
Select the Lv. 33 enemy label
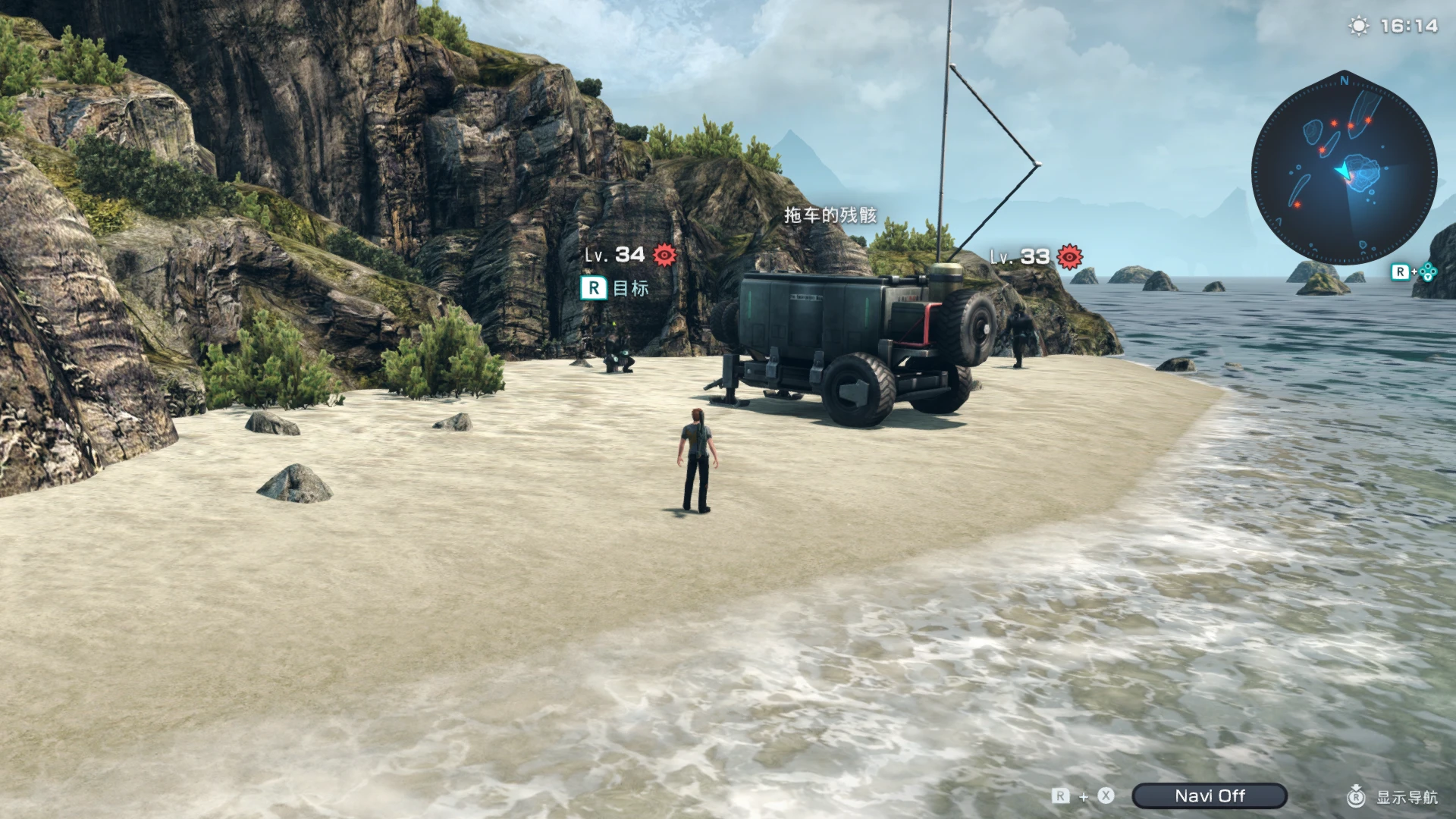pyautogui.click(x=1019, y=258)
